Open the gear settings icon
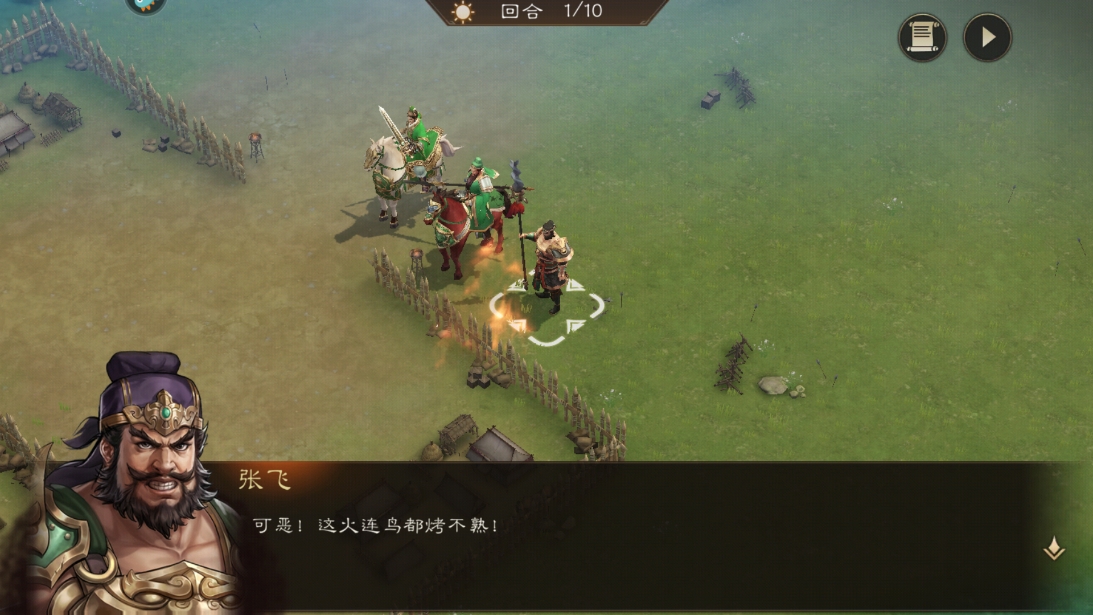The width and height of the screenshot is (1093, 615). click(146, 4)
